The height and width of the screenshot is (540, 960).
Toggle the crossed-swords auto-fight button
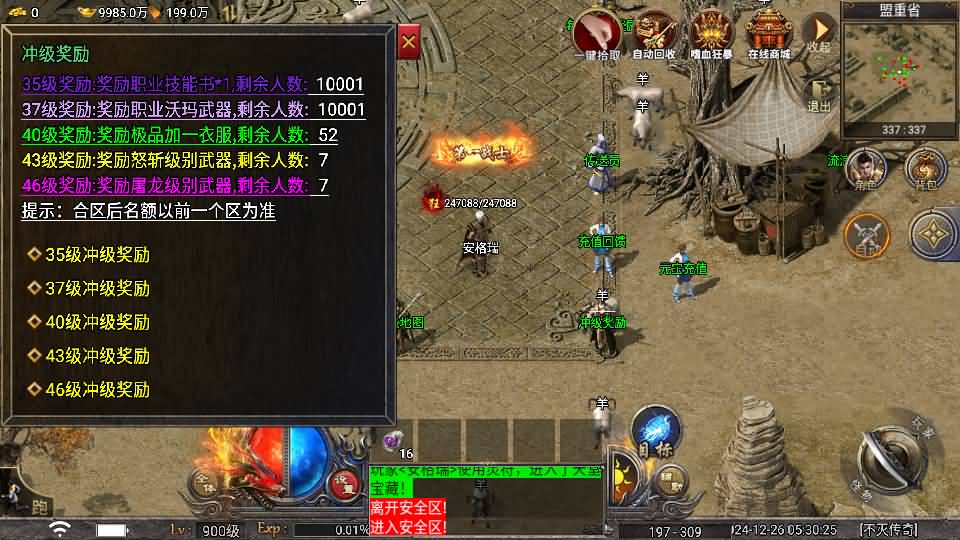coord(866,236)
